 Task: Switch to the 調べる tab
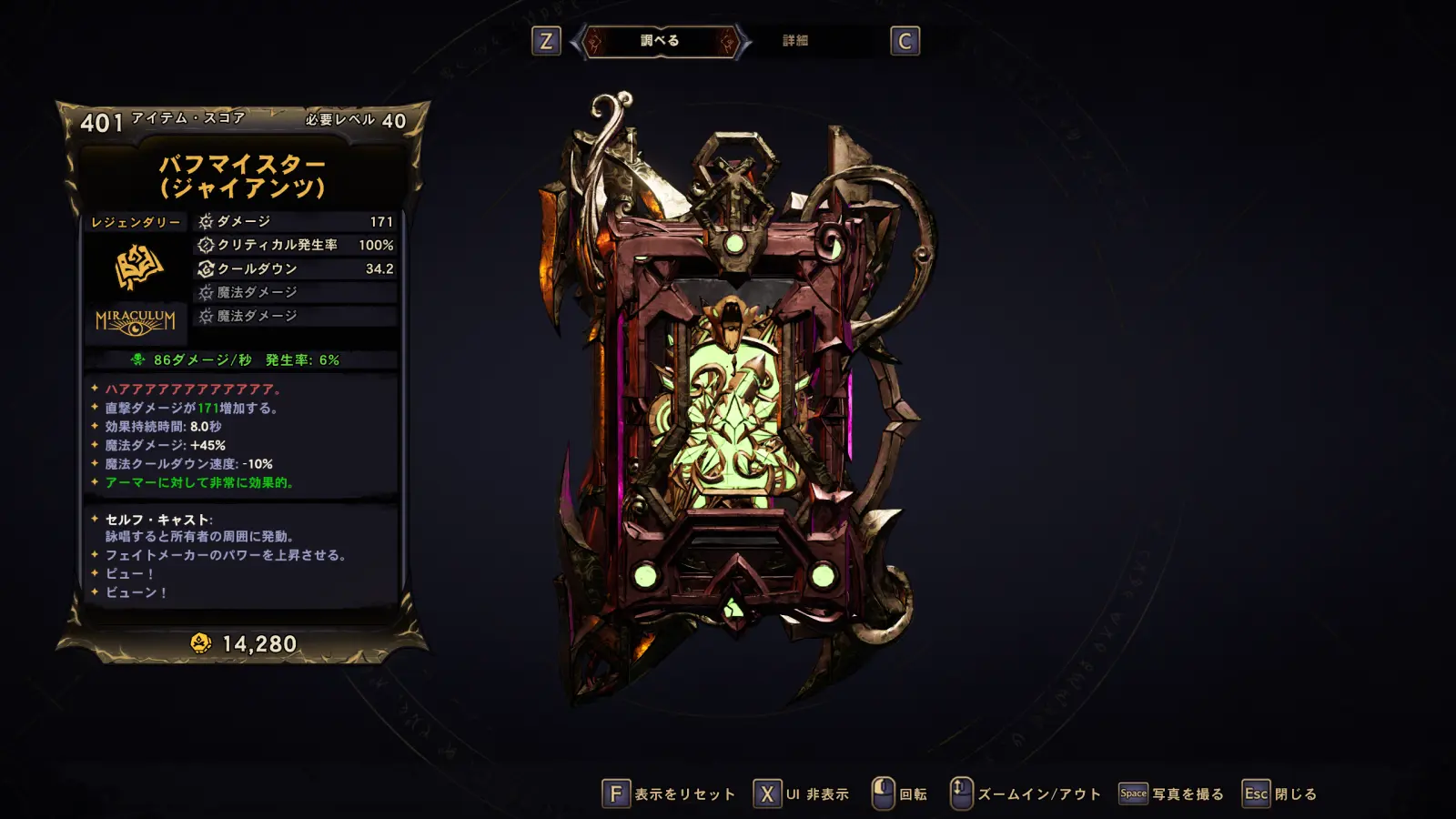(660, 41)
